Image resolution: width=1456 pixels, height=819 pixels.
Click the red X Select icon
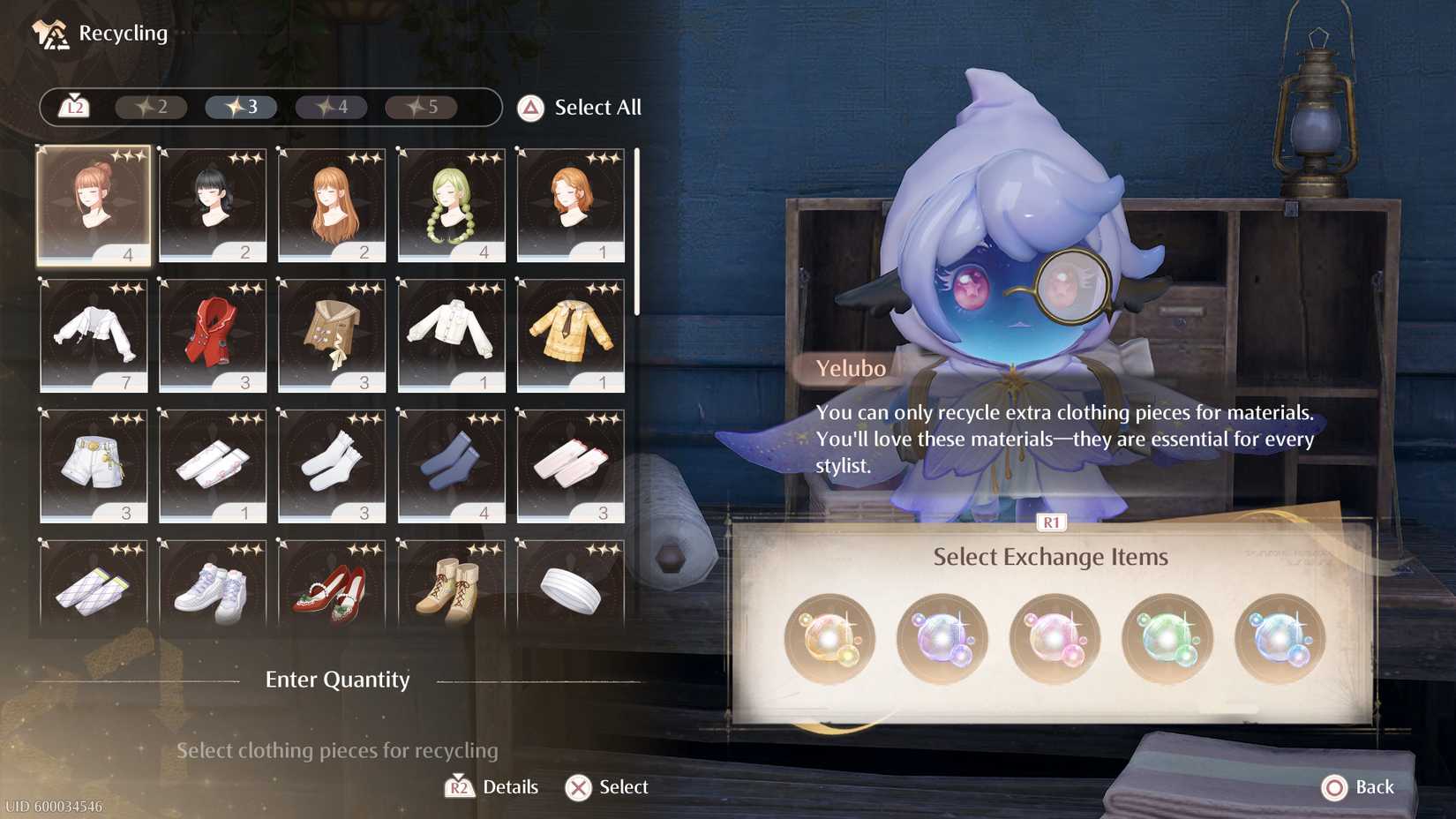[578, 787]
